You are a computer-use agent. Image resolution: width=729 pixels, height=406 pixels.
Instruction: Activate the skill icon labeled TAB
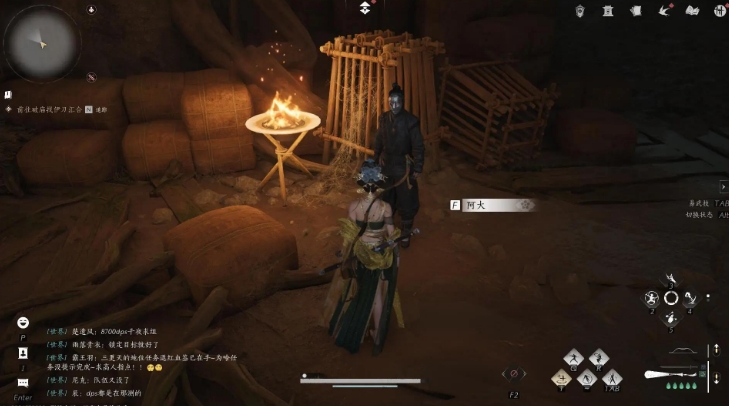612,378
